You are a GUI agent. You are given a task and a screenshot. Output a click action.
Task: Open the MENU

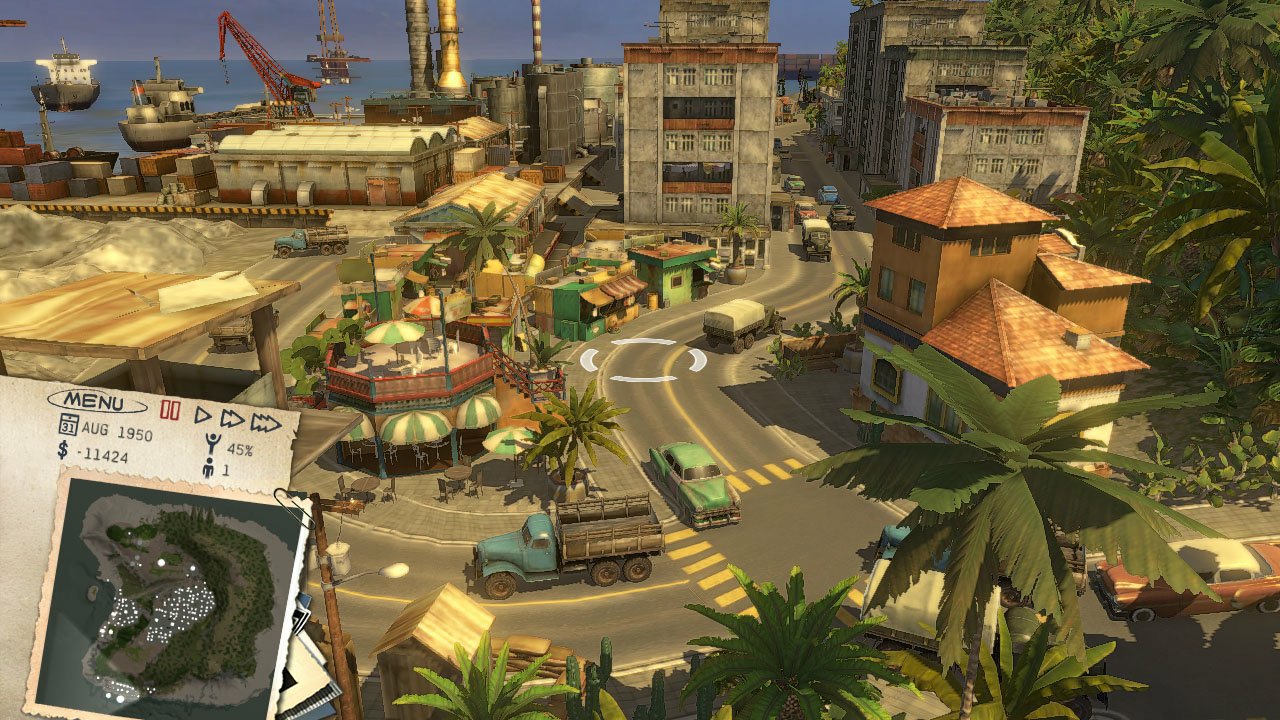click(95, 401)
